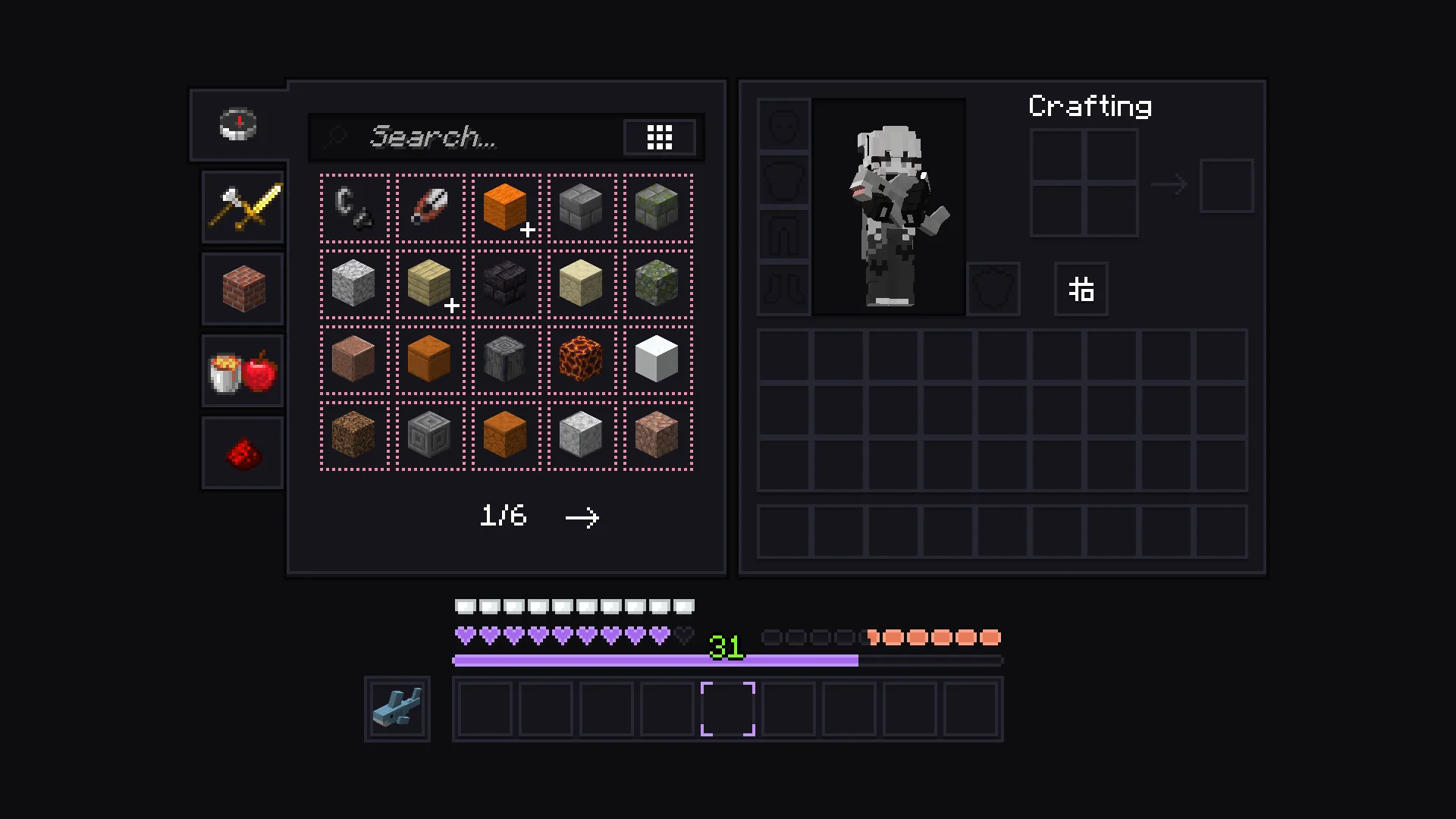The width and height of the screenshot is (1456, 819).
Task: Click the crafting output result slot
Action: click(x=1226, y=186)
